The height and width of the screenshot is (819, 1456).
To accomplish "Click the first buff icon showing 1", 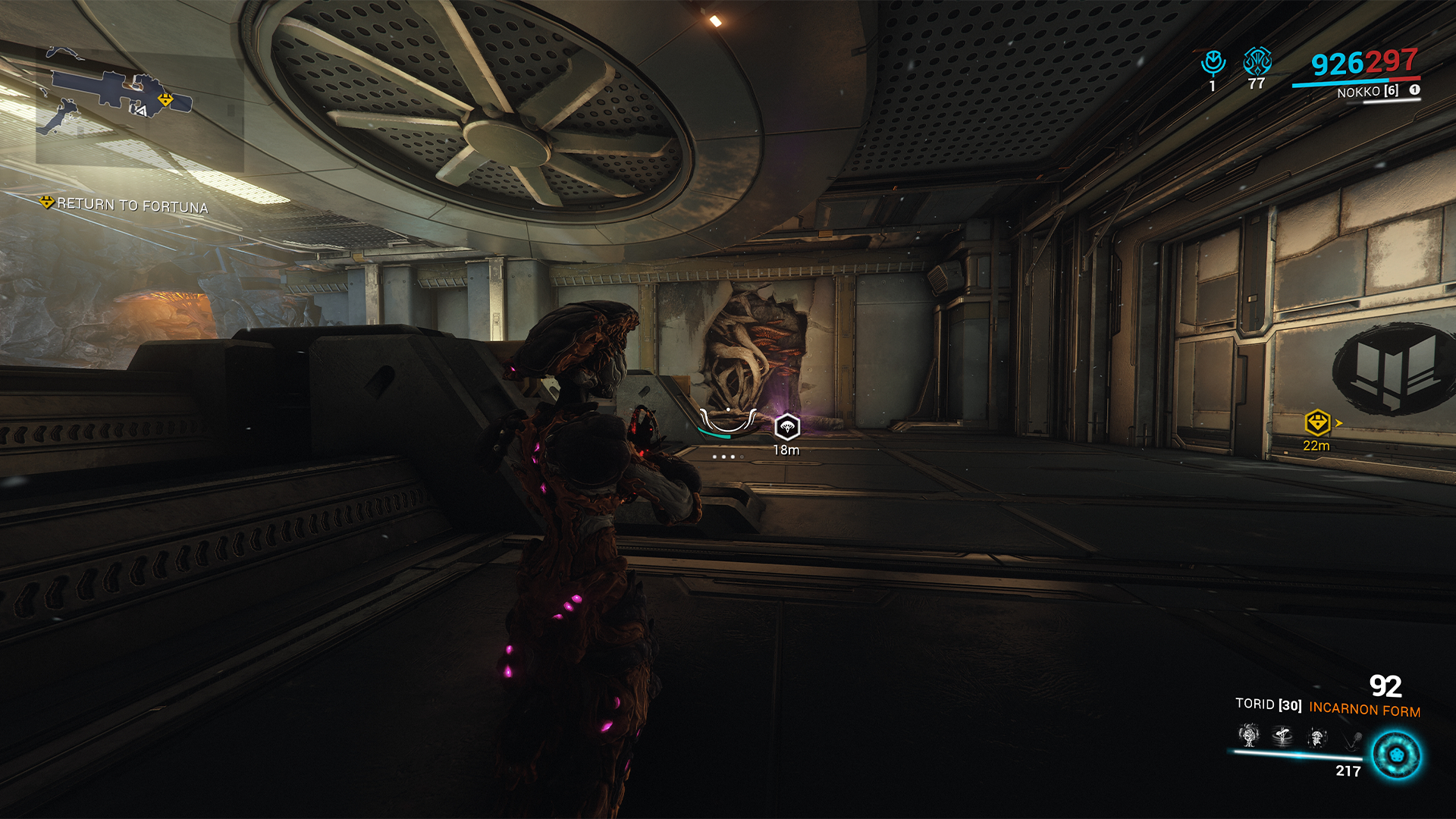I will [x=1213, y=63].
